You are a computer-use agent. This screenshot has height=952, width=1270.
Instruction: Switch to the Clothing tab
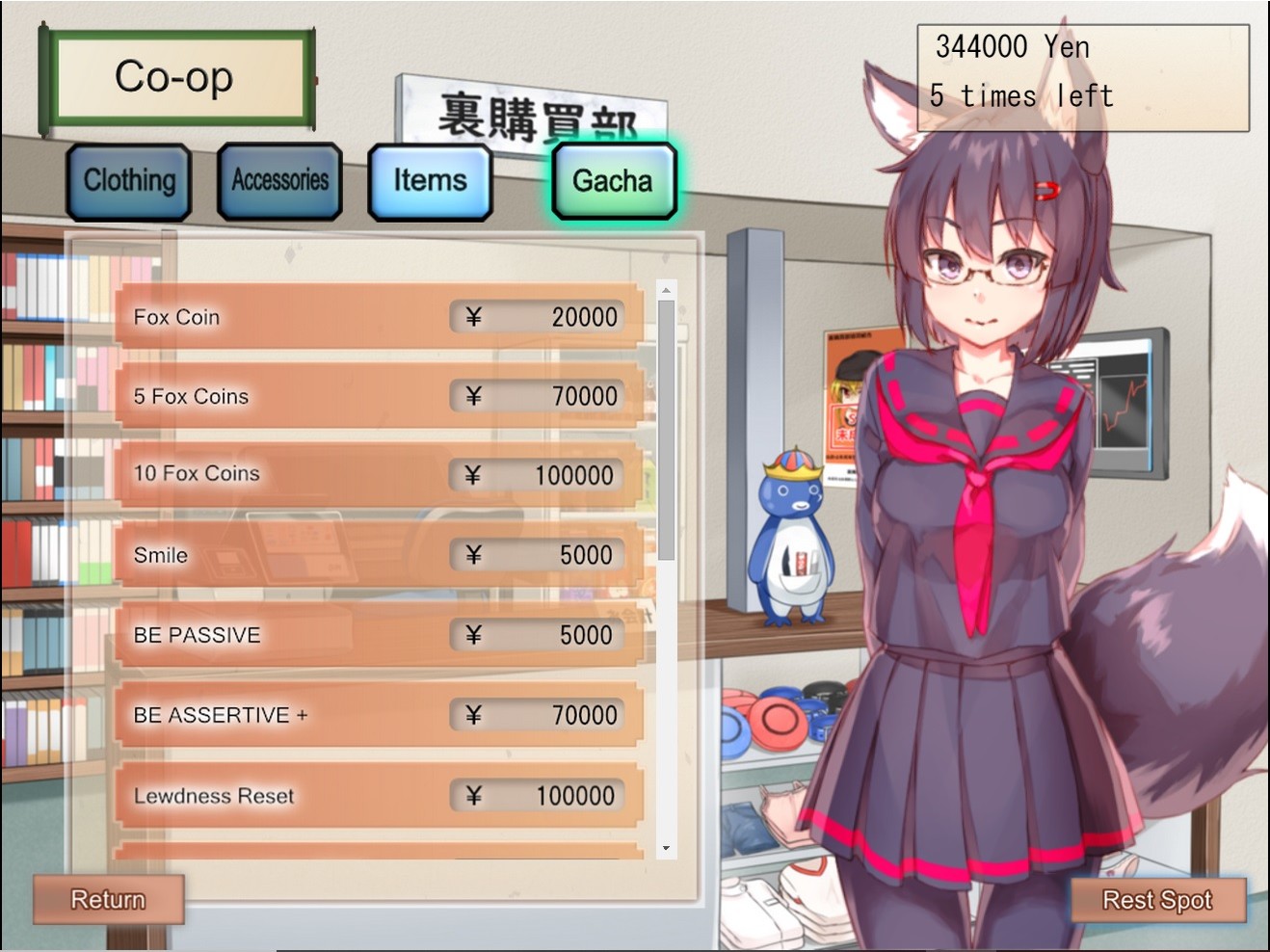(129, 180)
